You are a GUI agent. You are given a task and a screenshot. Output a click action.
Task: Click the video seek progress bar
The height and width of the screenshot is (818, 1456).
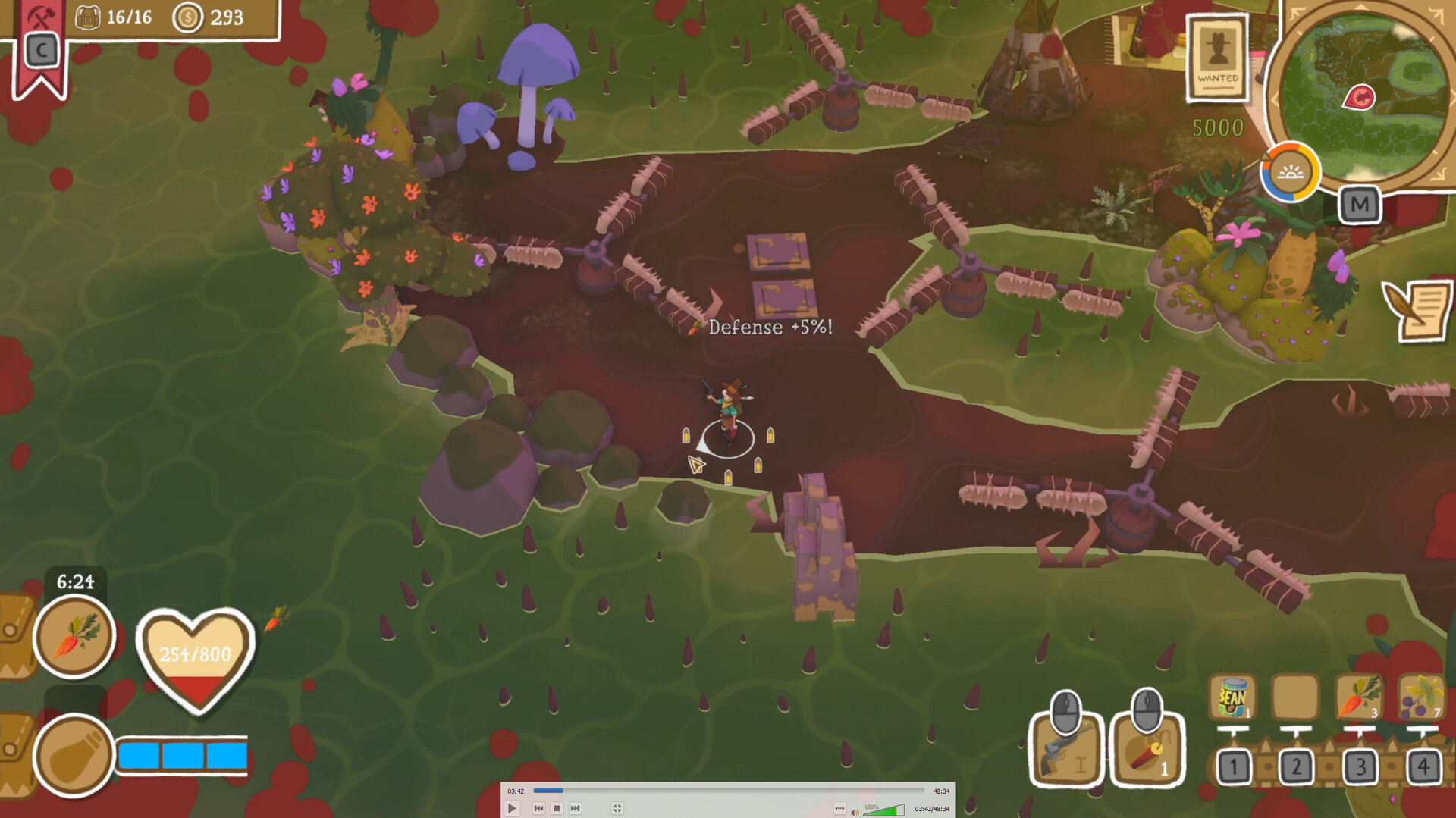(x=728, y=791)
